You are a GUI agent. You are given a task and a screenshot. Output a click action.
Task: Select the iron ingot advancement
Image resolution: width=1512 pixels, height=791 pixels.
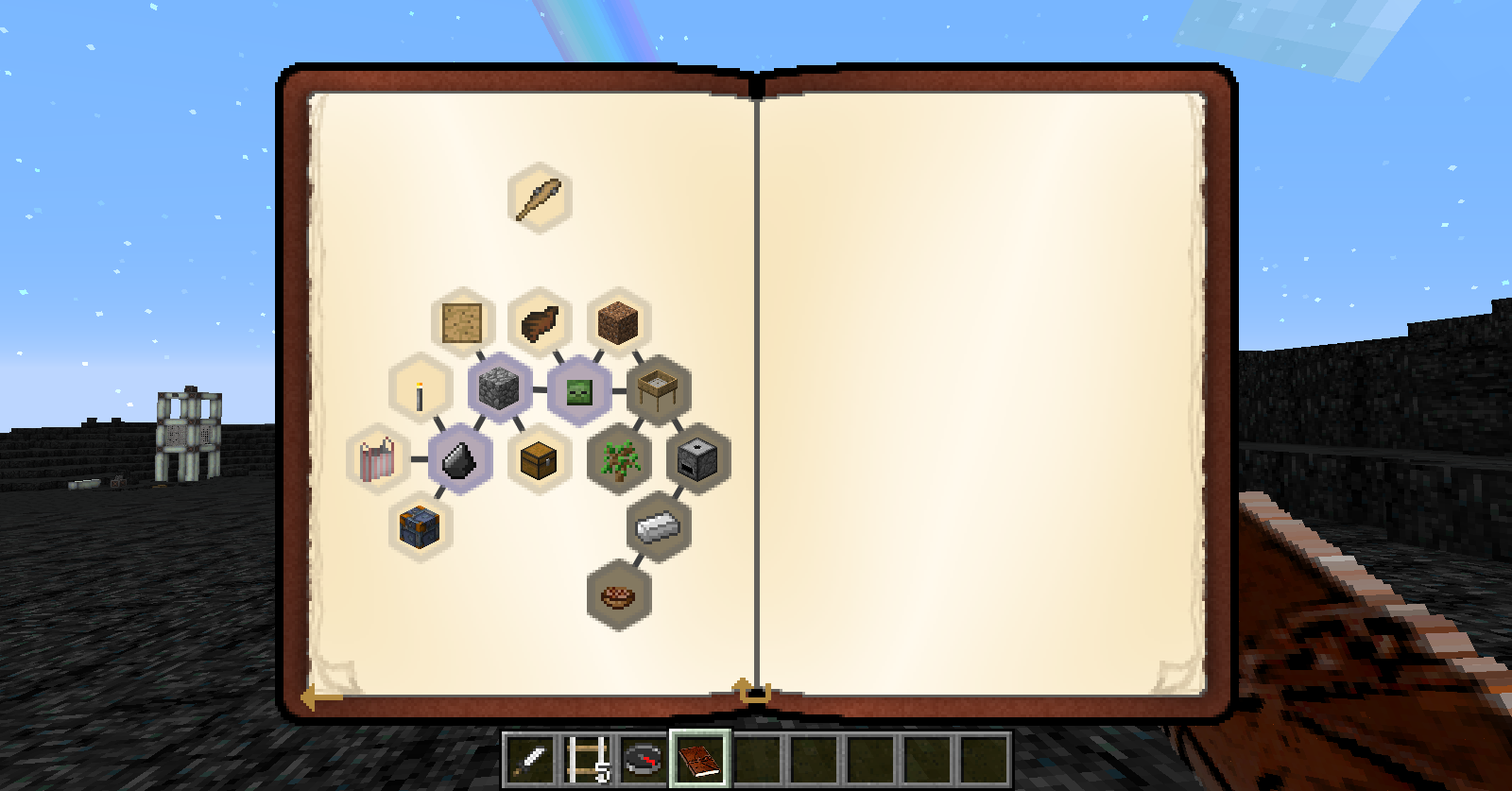[659, 525]
